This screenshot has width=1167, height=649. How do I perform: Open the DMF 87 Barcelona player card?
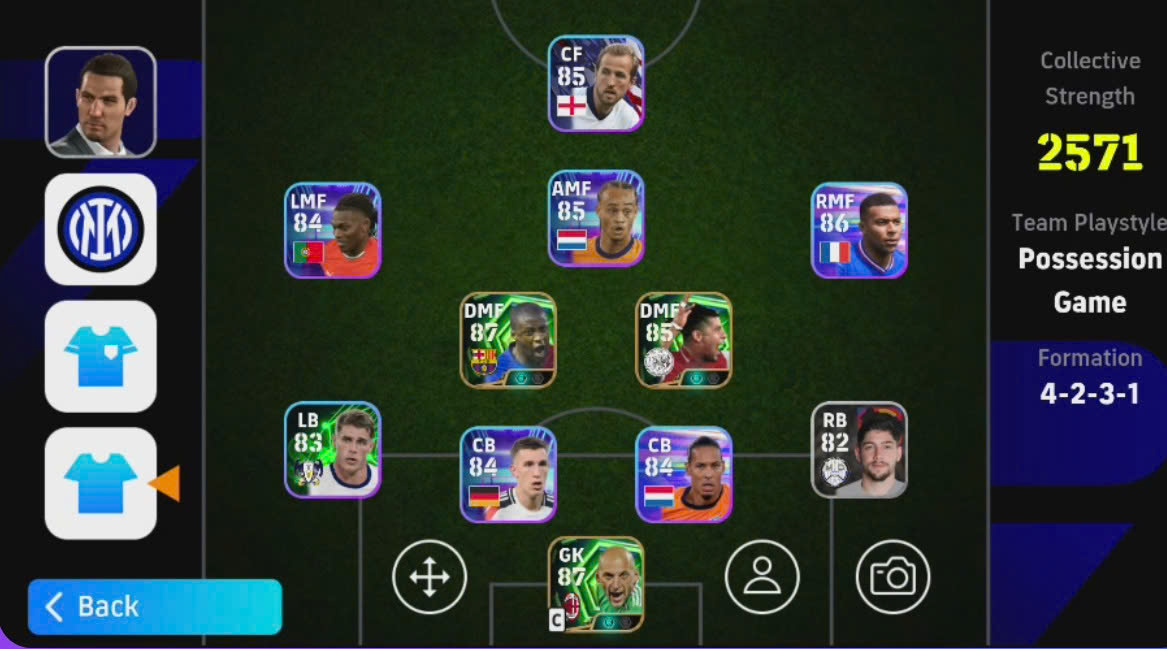tap(508, 340)
